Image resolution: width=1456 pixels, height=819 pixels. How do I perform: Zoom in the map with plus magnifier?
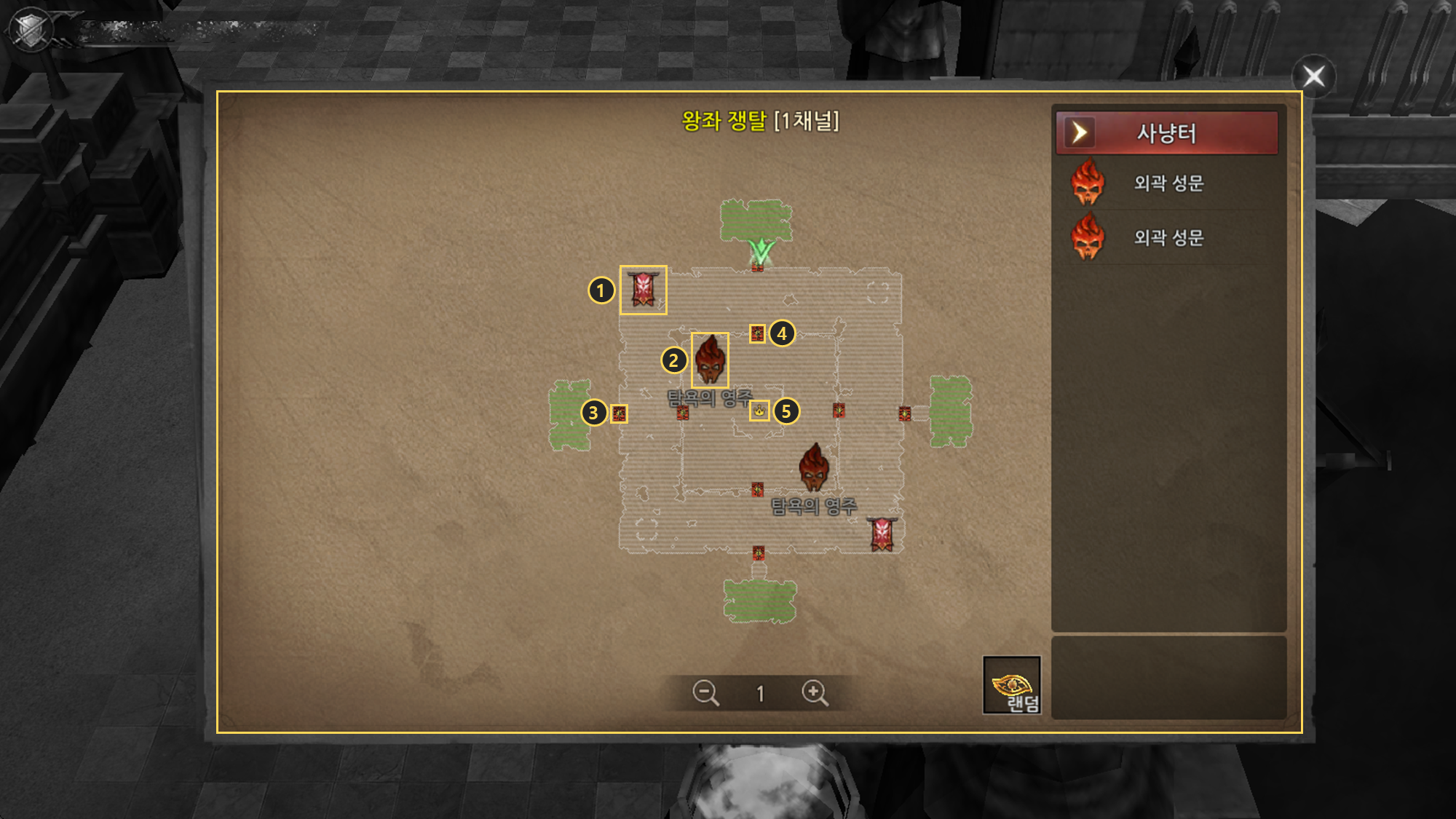[814, 692]
